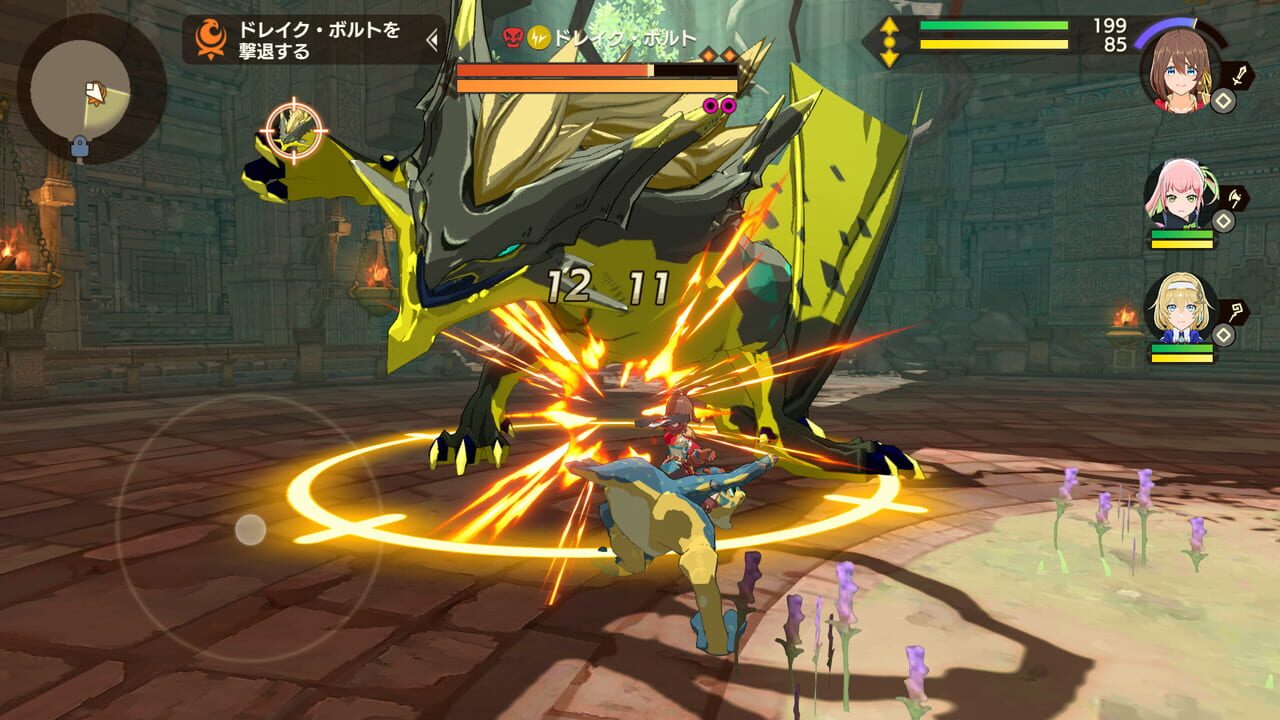Toggle the diamond button next to the pink-haired character
Image resolution: width=1280 pixels, height=720 pixels.
(1222, 219)
